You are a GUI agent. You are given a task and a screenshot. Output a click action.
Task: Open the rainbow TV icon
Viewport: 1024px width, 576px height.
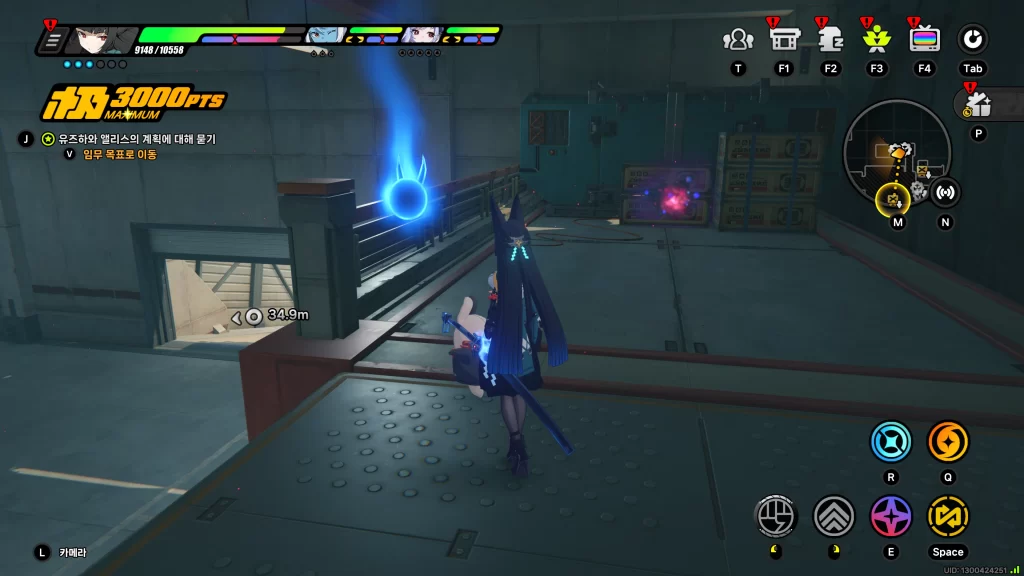tap(924, 40)
